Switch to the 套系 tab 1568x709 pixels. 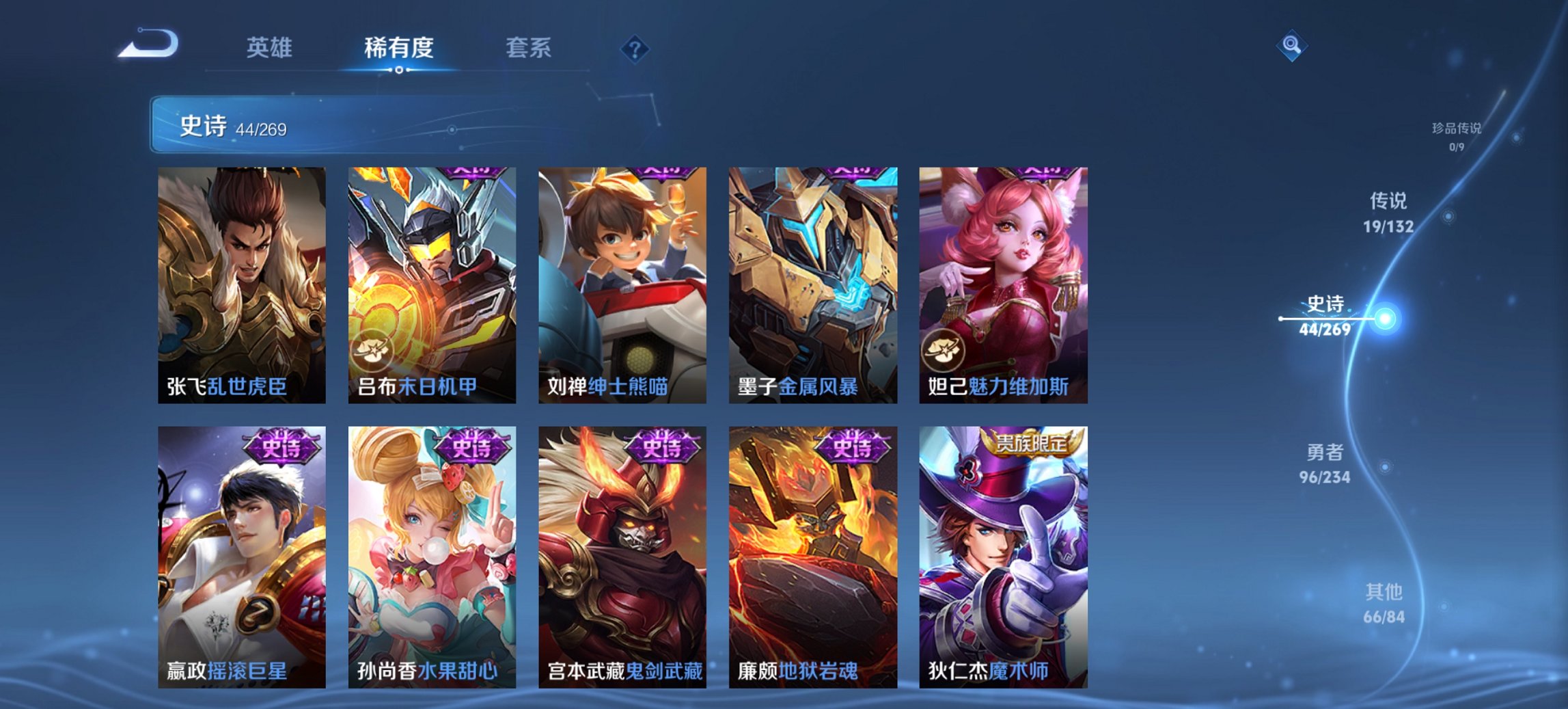coord(528,48)
